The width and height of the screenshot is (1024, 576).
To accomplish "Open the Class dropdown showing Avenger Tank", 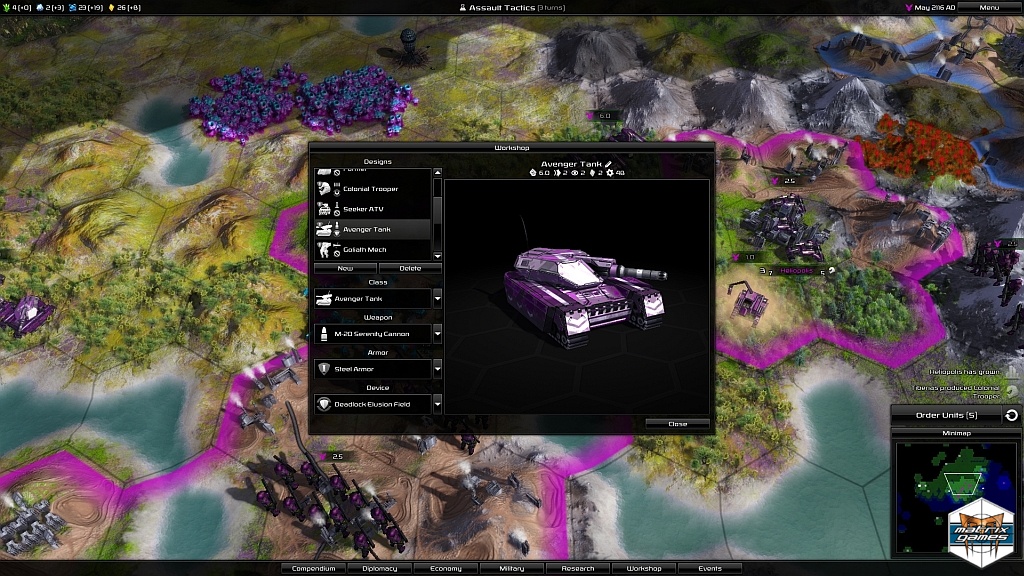I will 437,298.
